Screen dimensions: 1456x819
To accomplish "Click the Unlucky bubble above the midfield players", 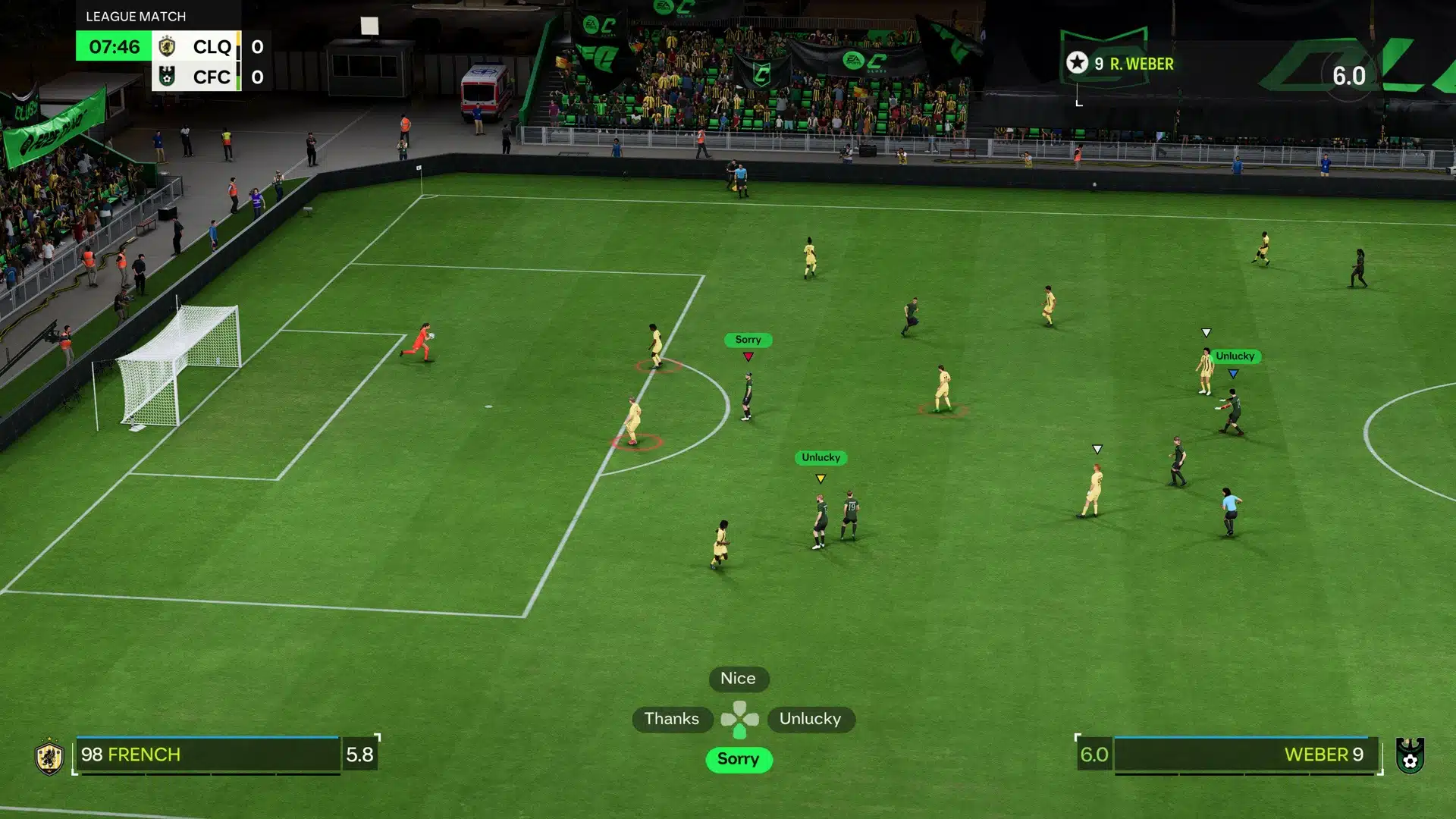I will (821, 457).
